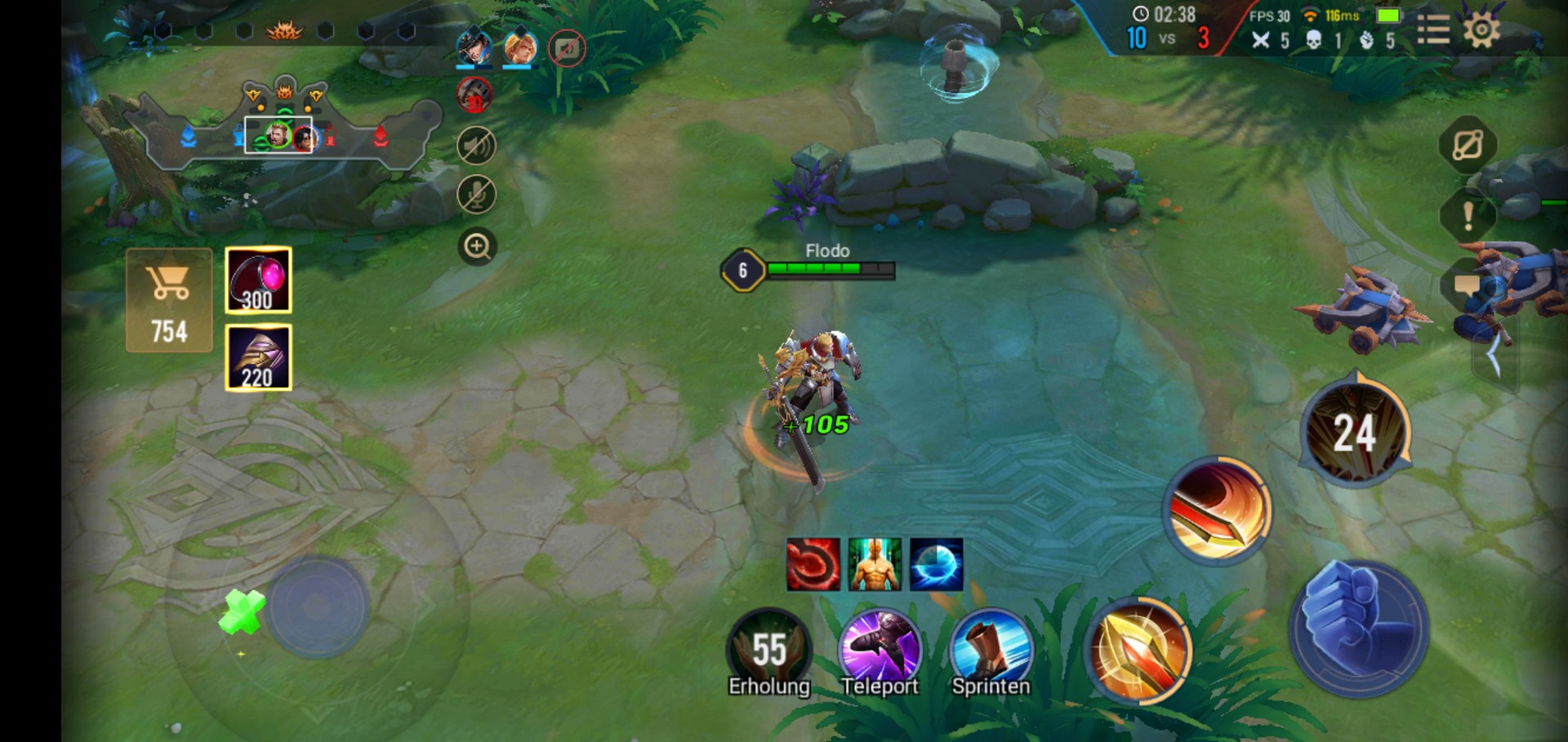
Task: Open the shop with 754 gold
Action: (x=169, y=300)
